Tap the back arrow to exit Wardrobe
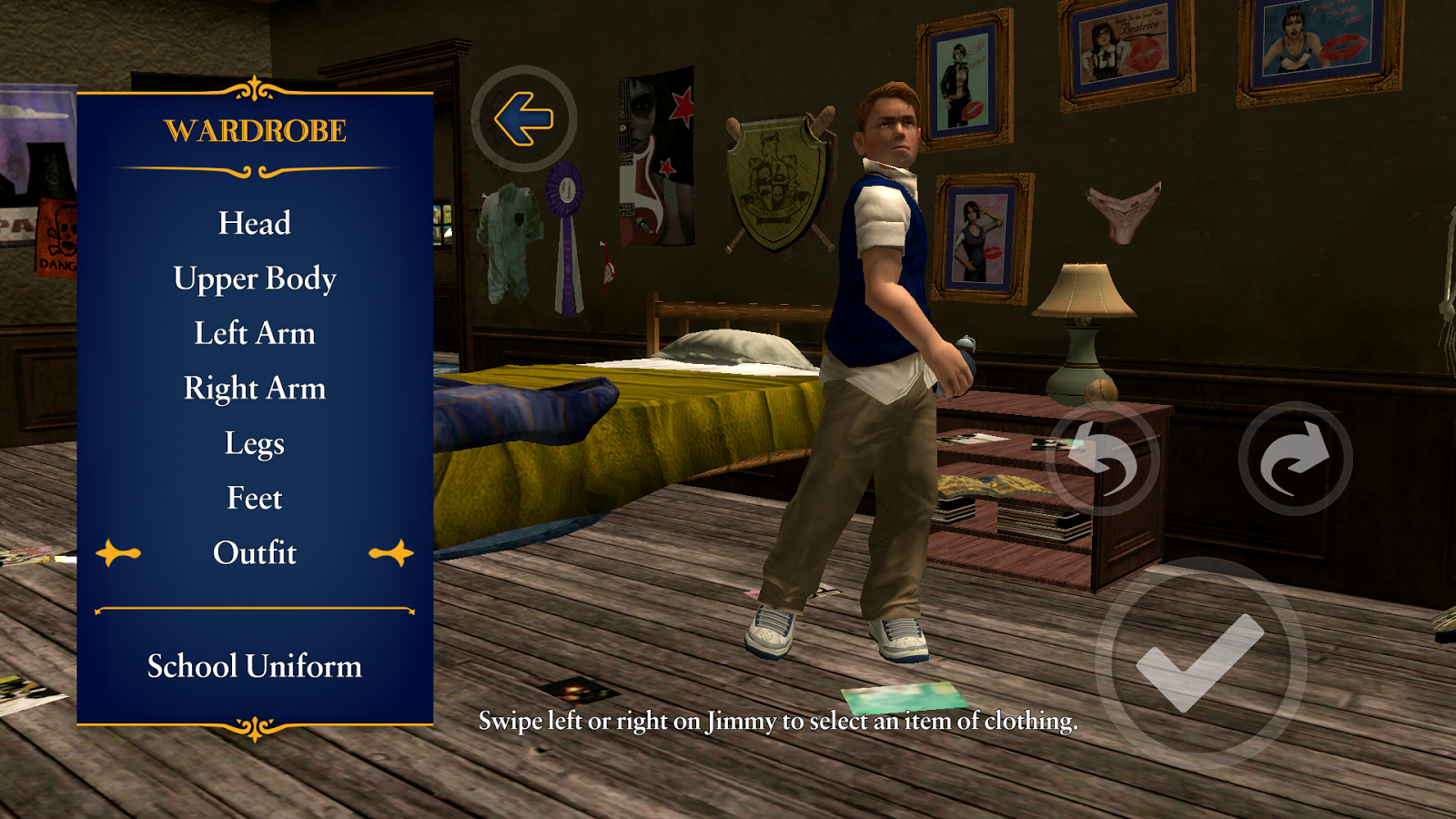This screenshot has height=819, width=1456. (526, 116)
